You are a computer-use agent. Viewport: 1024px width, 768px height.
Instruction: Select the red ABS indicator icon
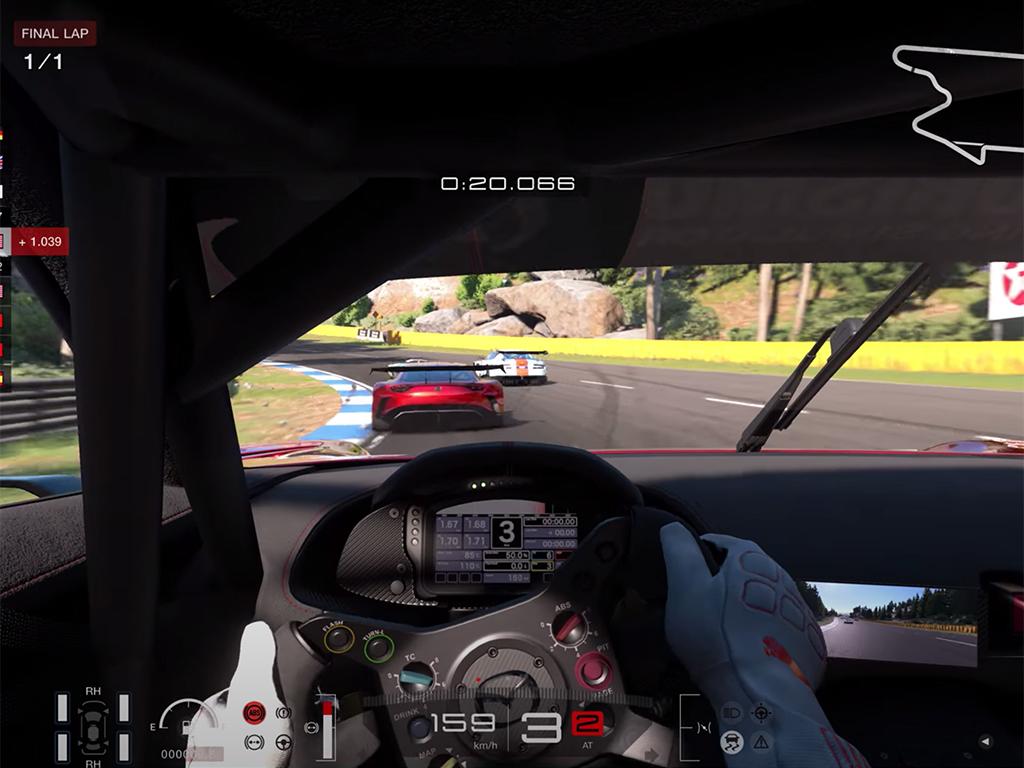pos(254,713)
